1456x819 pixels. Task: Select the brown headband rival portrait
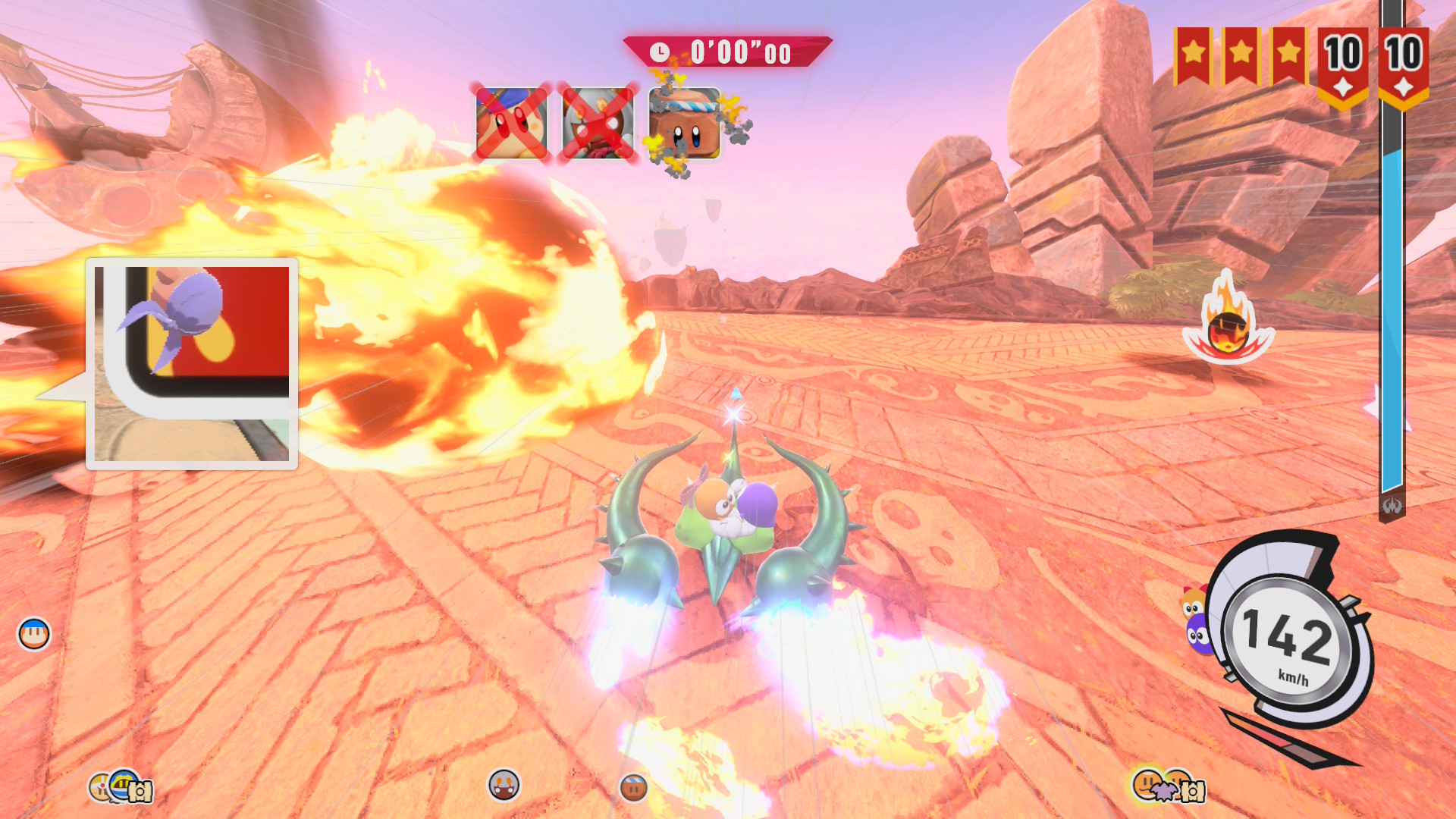click(685, 124)
